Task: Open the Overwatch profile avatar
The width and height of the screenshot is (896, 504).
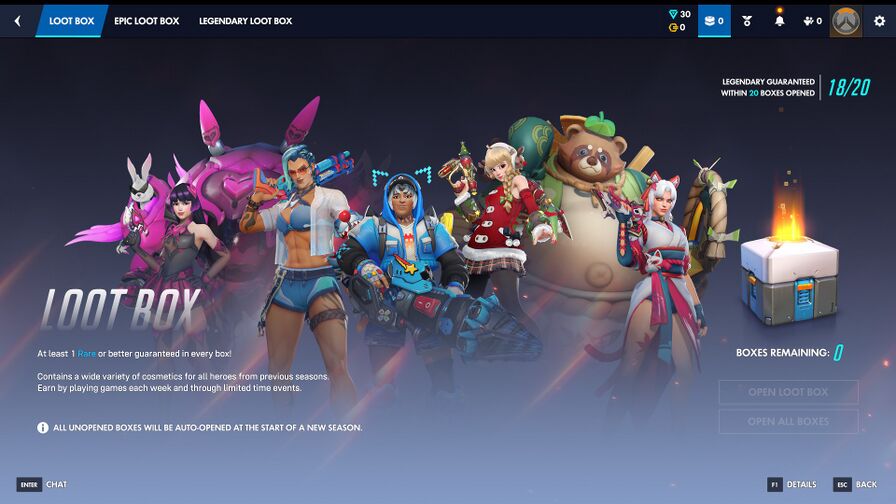Action: [845, 21]
